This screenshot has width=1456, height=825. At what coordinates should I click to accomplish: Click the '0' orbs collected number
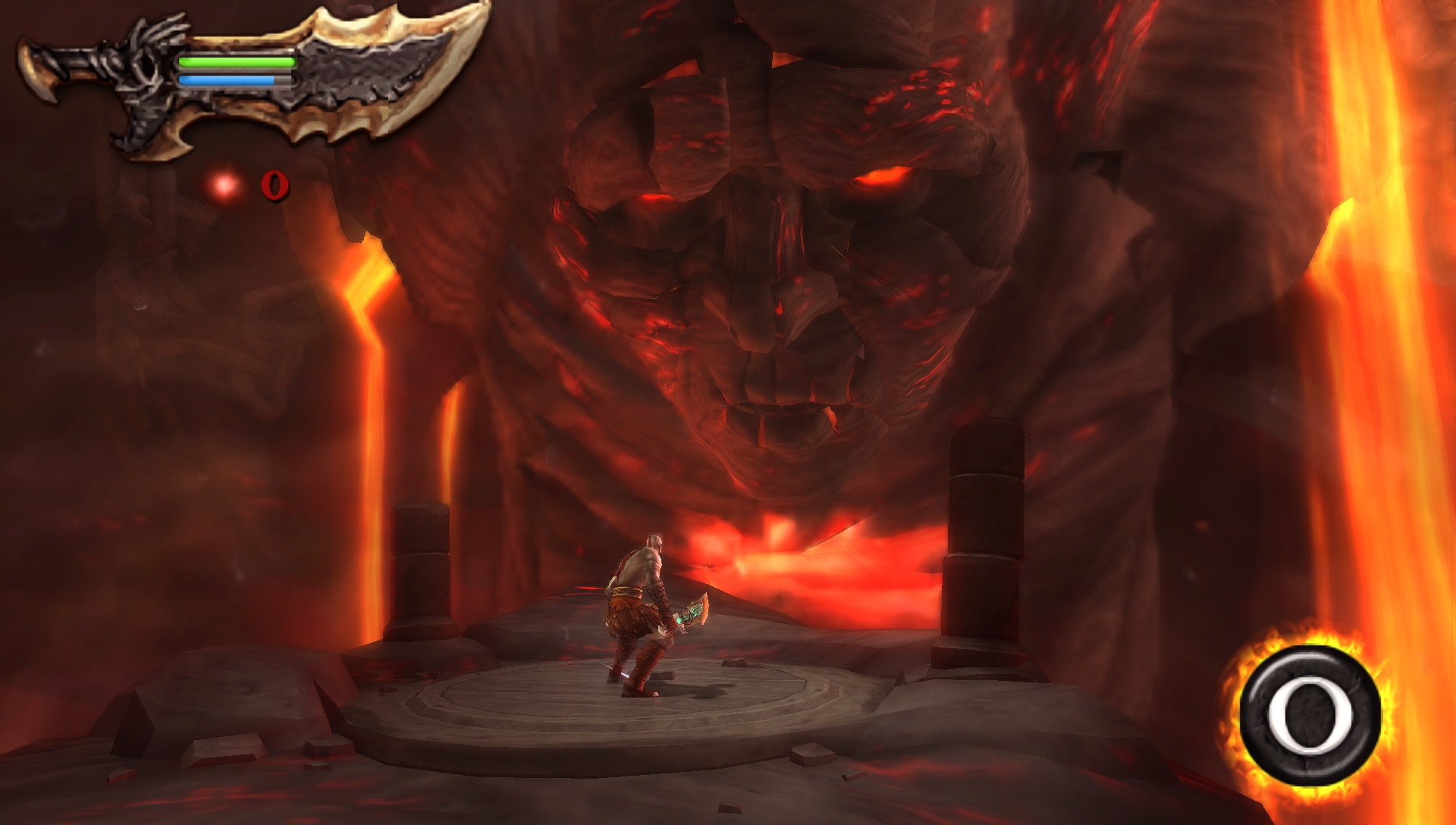coord(275,184)
